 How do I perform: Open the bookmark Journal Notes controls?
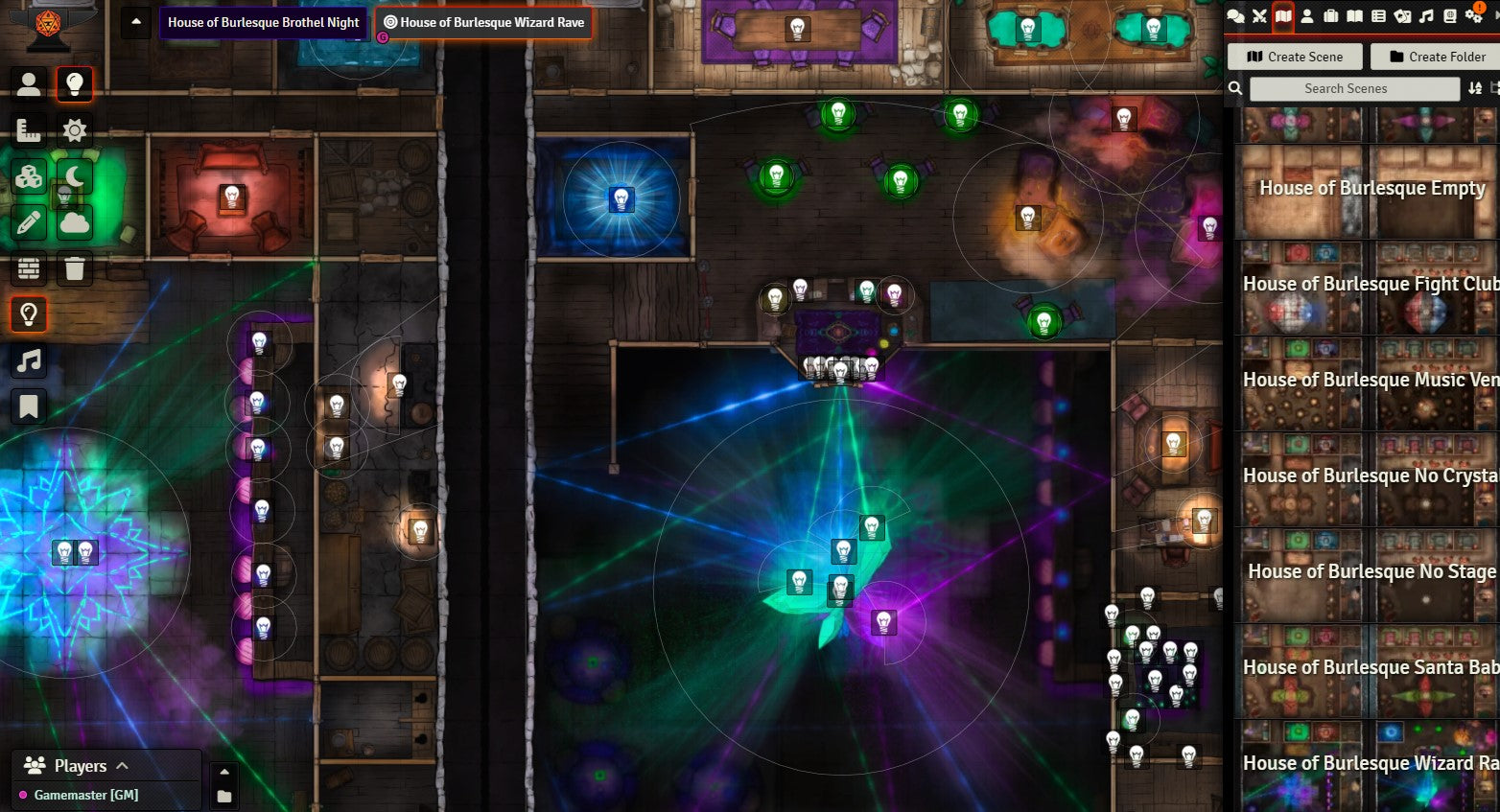click(x=29, y=406)
